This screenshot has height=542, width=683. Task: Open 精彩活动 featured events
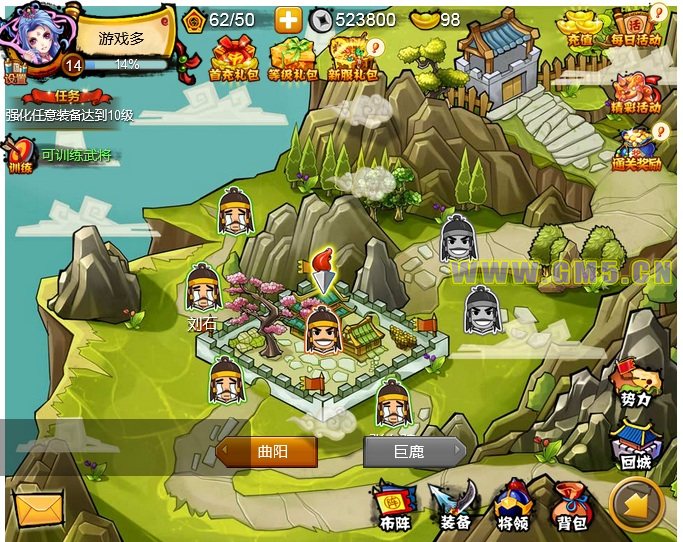636,92
